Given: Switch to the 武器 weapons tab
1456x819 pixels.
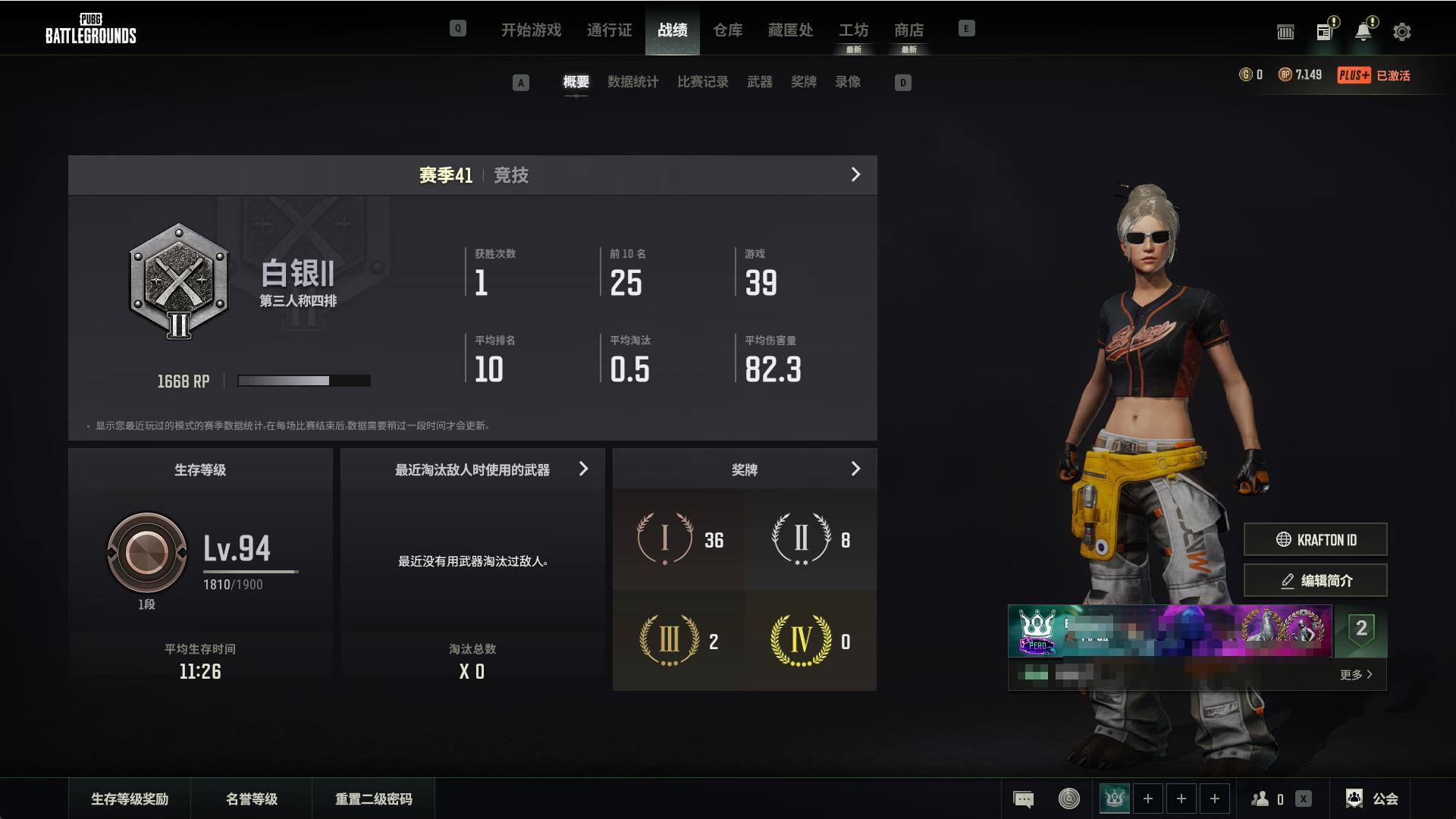Looking at the screenshot, I should (x=759, y=82).
